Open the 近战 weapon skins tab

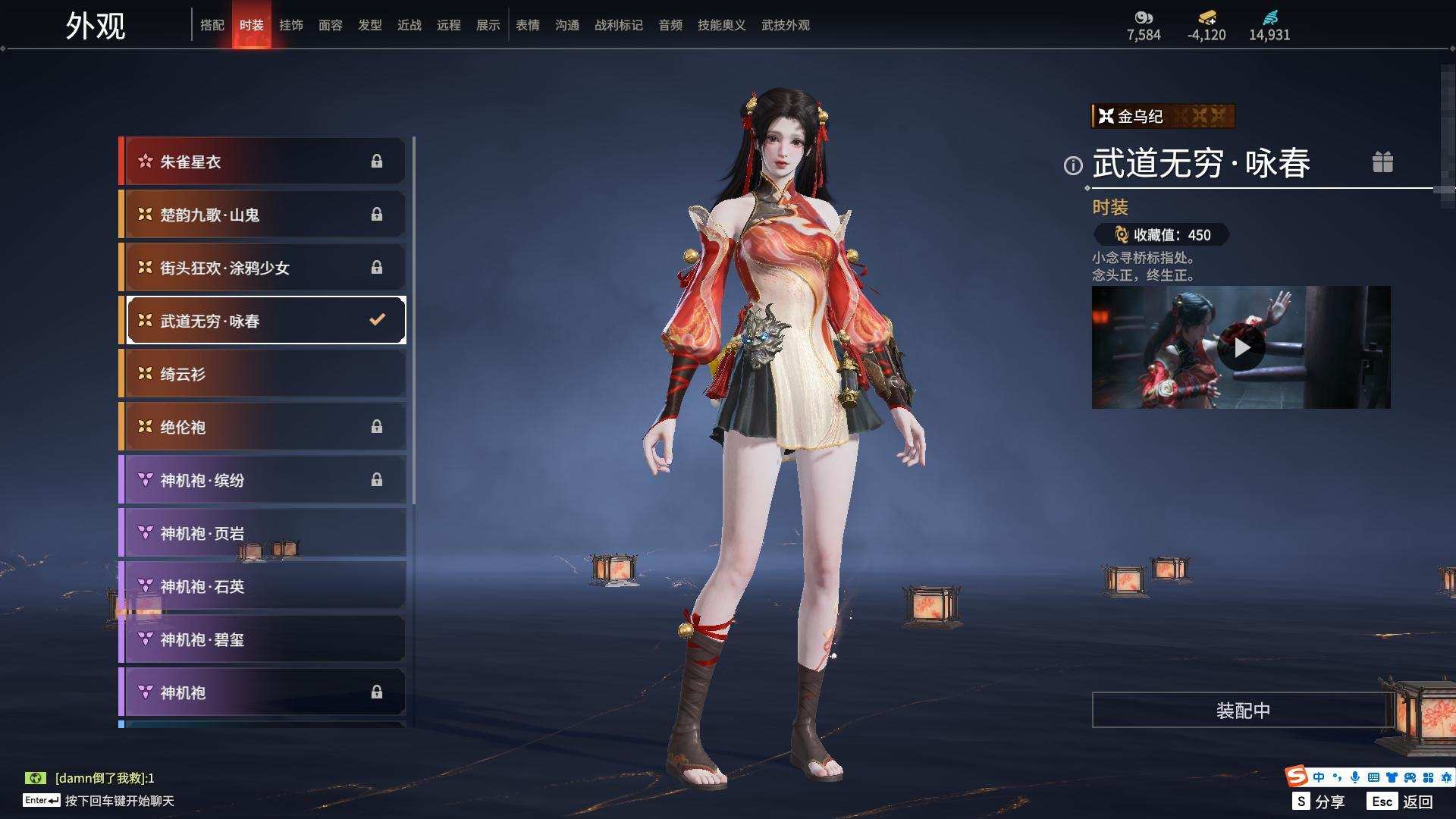[x=409, y=25]
